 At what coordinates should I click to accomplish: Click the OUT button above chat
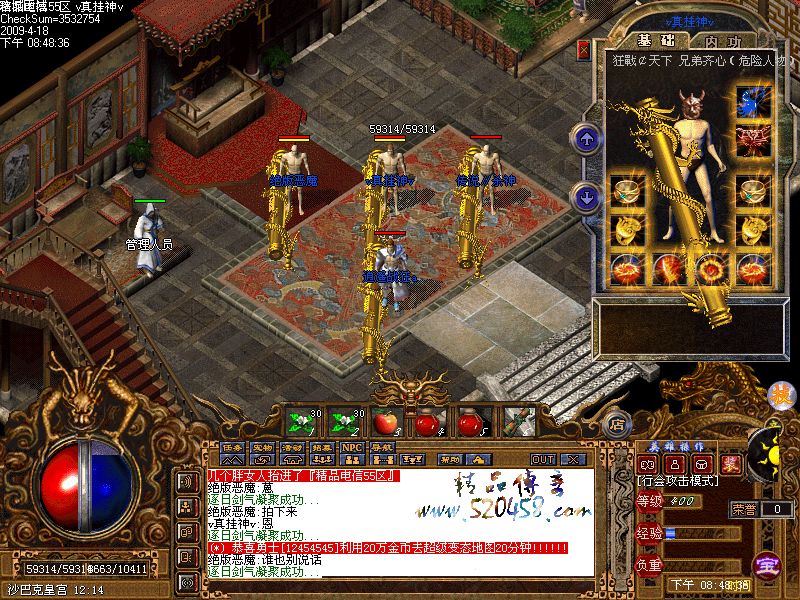(x=542, y=459)
